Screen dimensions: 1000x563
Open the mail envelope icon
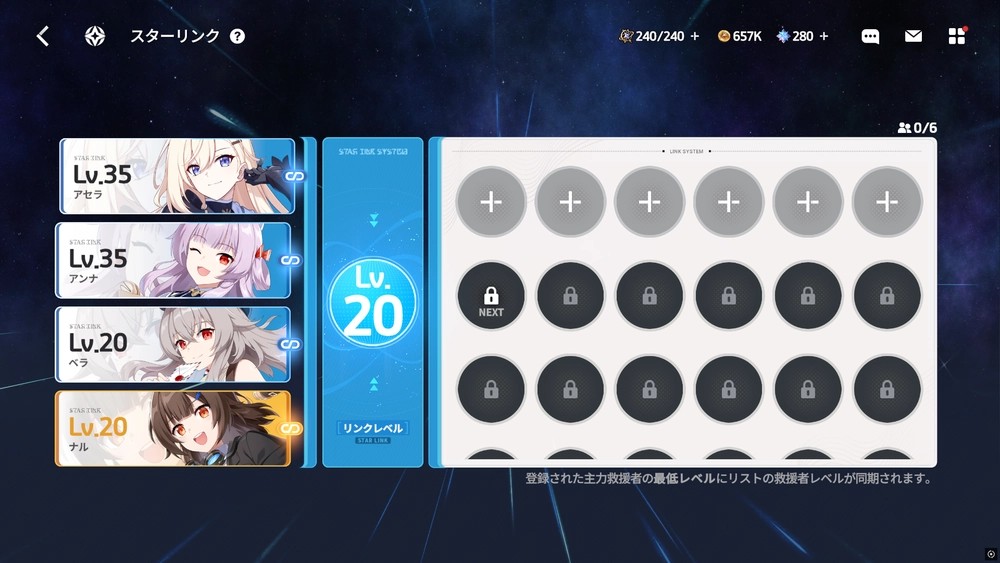913,37
